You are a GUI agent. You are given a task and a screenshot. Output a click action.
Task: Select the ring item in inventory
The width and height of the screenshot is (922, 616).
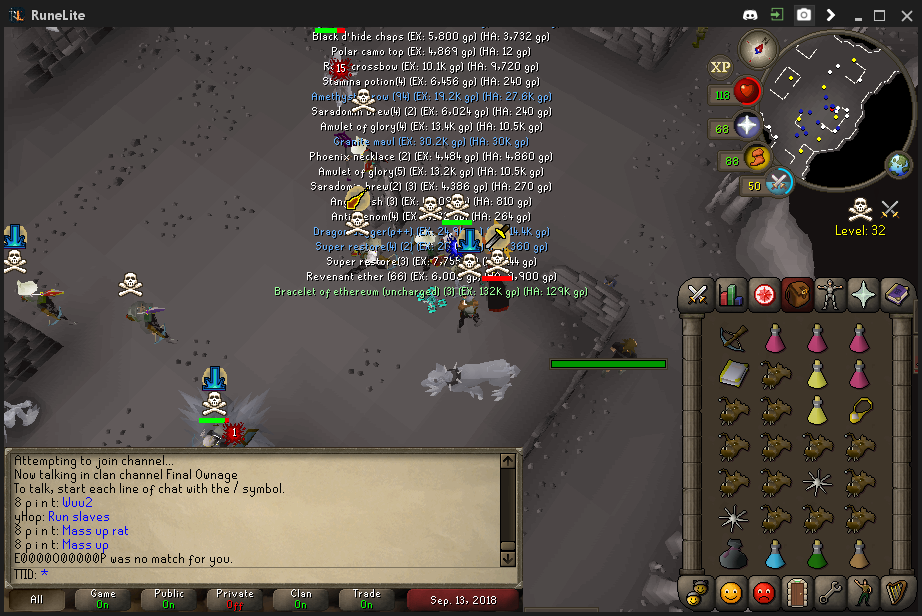861,409
